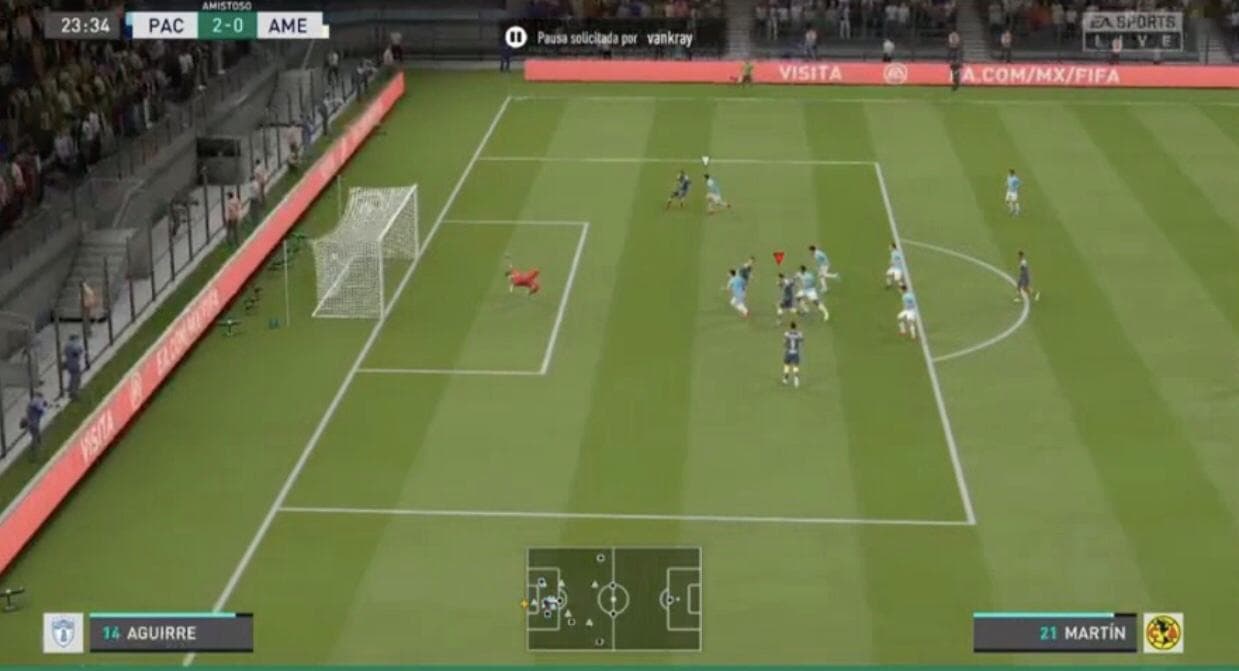Click the Club América crest
The width and height of the screenshot is (1239, 671).
pyautogui.click(x=1163, y=633)
